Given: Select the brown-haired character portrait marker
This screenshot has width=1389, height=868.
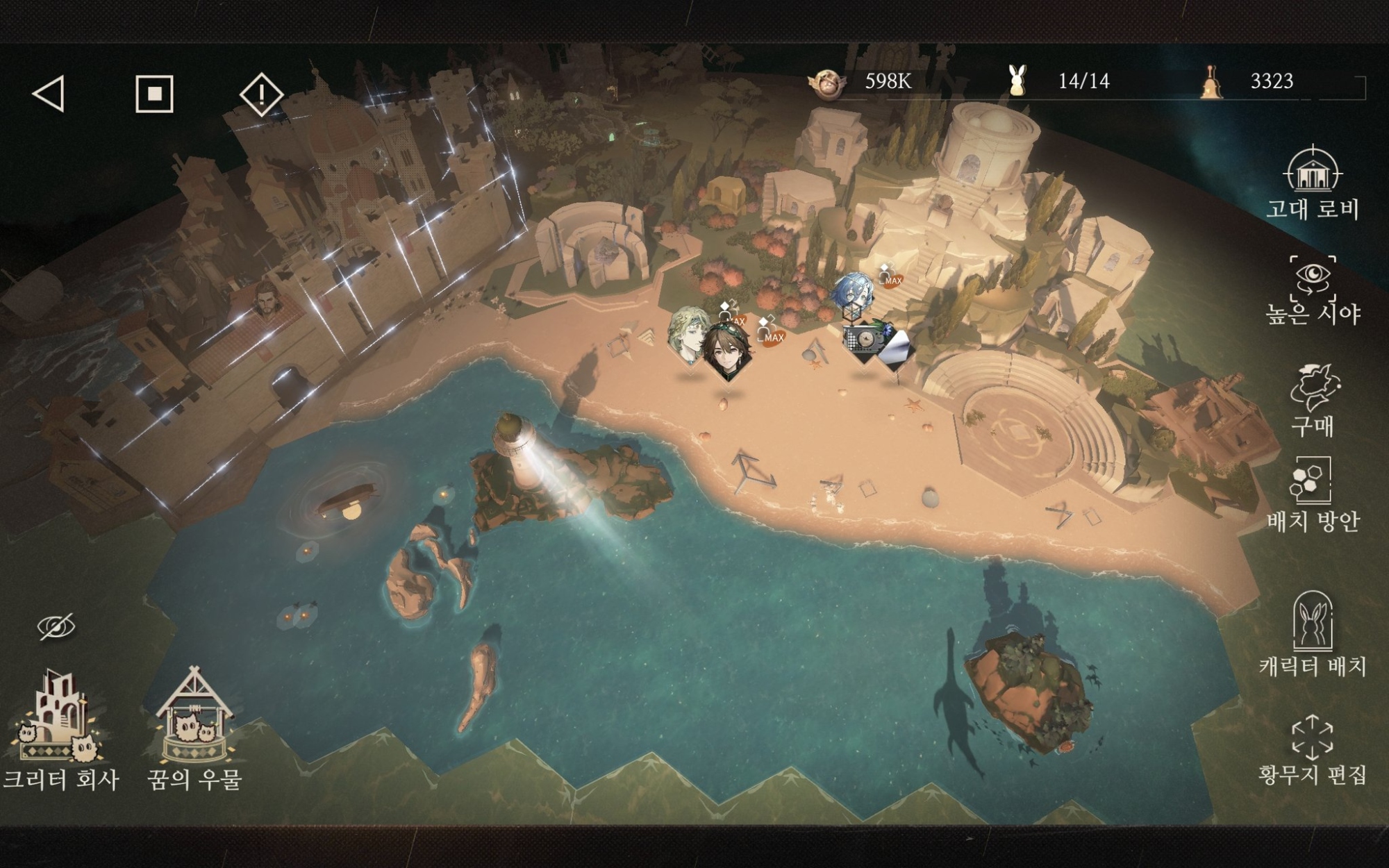Looking at the screenshot, I should (727, 351).
